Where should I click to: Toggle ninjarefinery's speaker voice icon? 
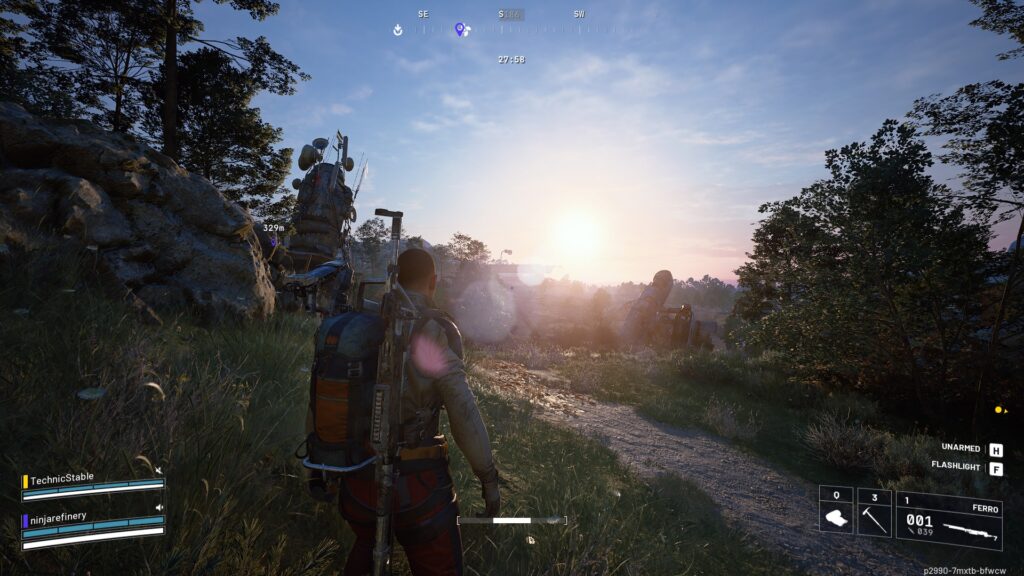[159, 507]
